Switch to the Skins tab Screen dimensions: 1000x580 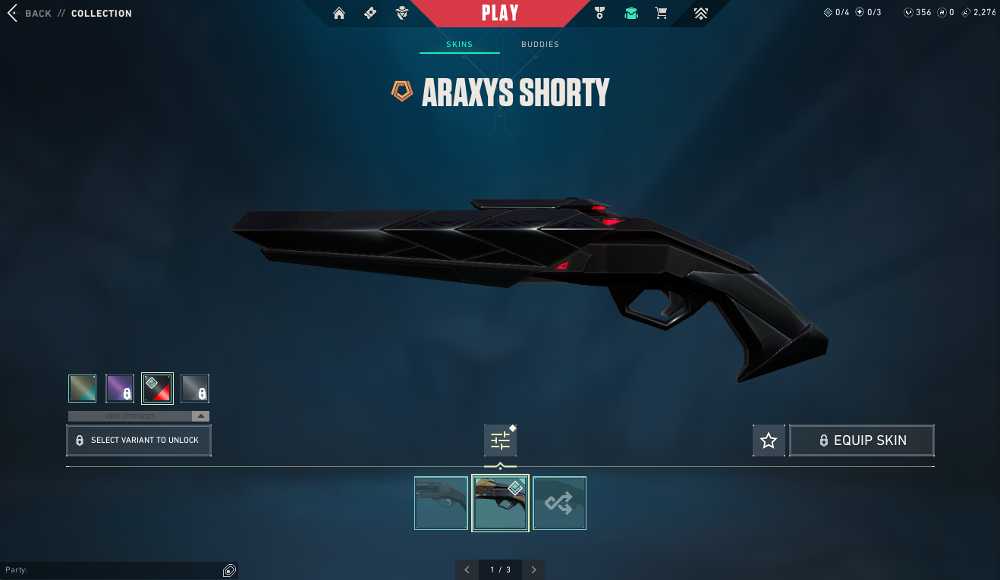tap(460, 45)
